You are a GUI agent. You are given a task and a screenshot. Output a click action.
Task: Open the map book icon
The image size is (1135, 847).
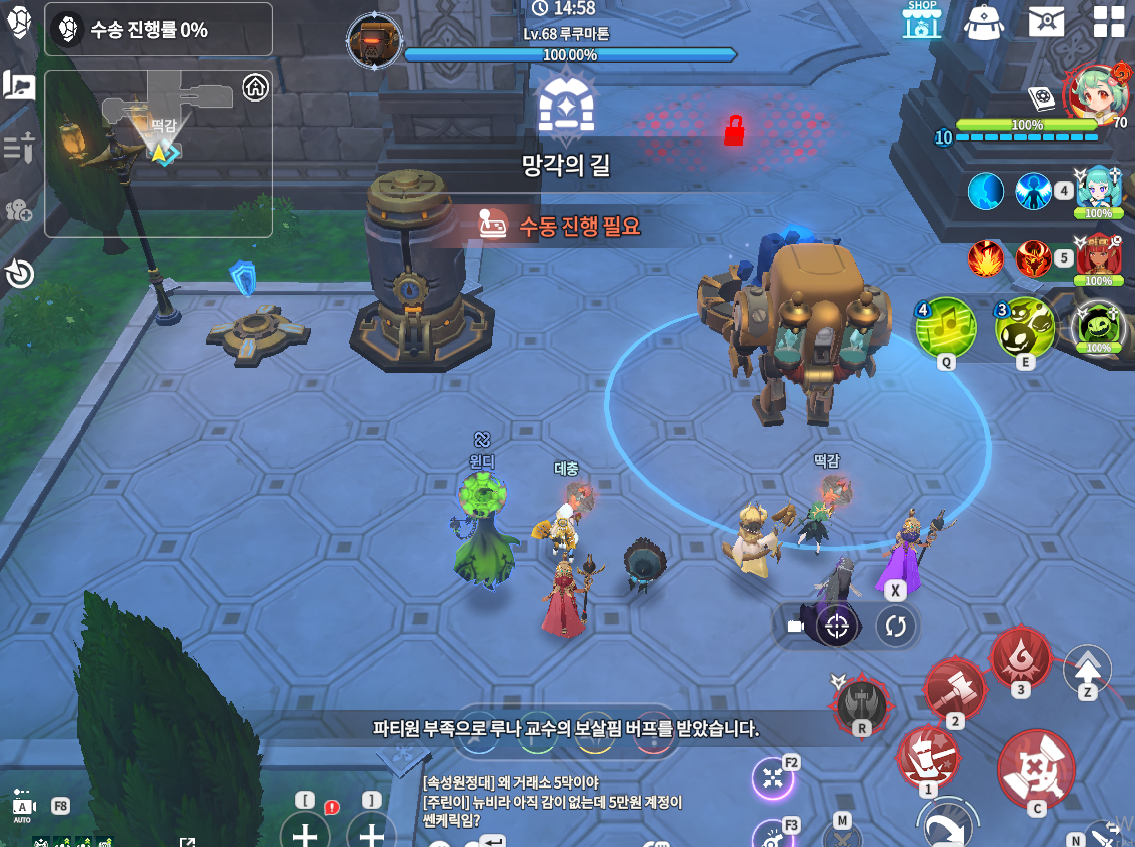[19, 86]
